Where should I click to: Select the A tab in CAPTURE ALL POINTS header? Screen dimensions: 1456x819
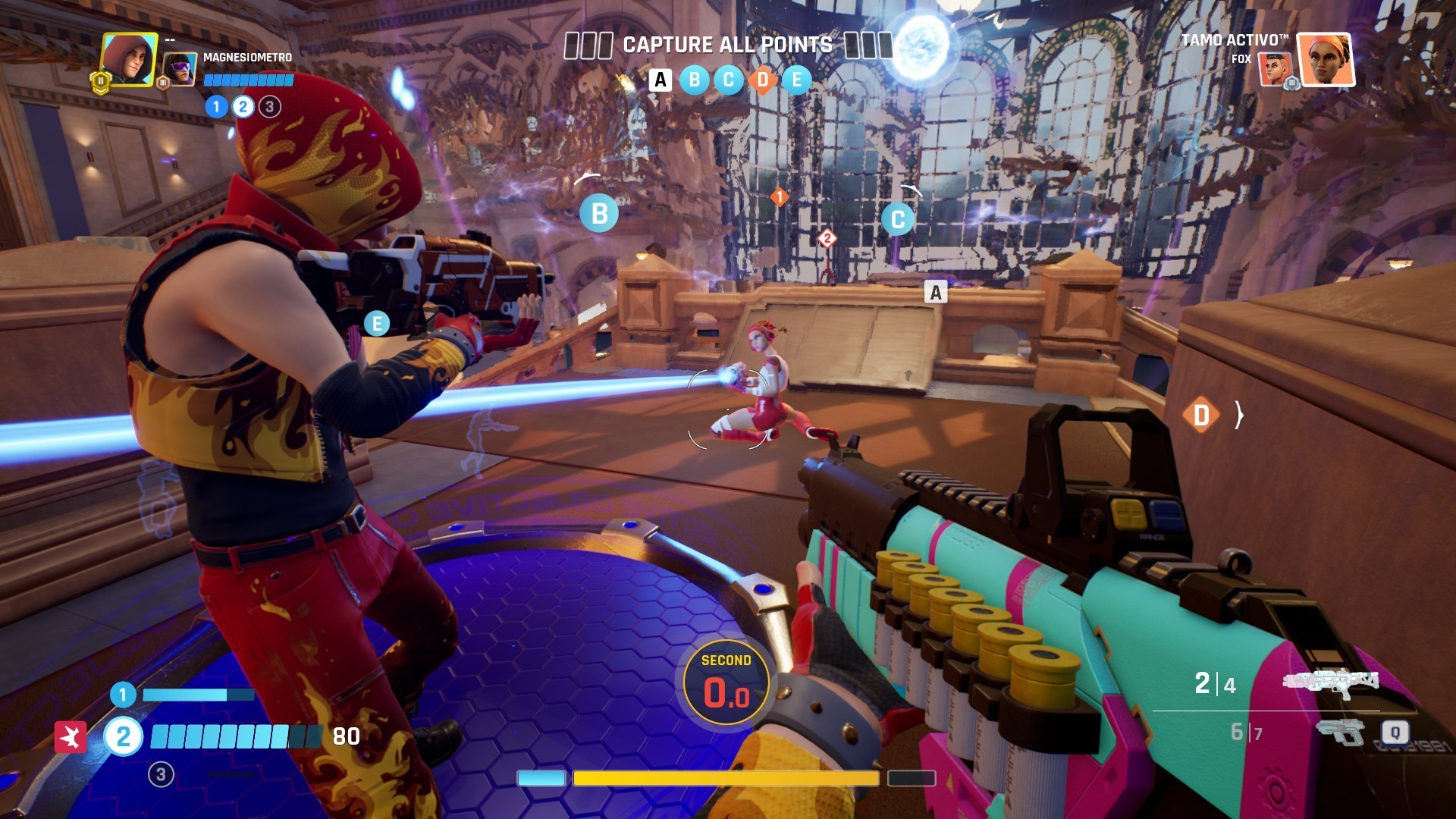659,80
